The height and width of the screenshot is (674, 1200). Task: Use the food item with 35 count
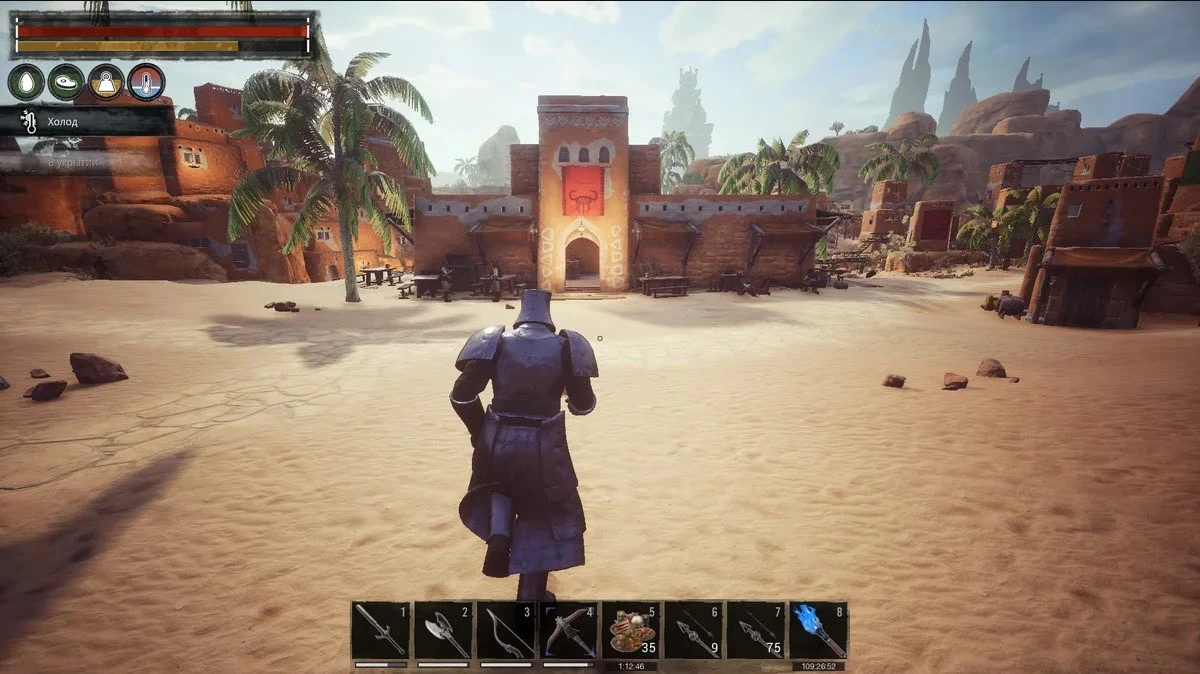(630, 630)
